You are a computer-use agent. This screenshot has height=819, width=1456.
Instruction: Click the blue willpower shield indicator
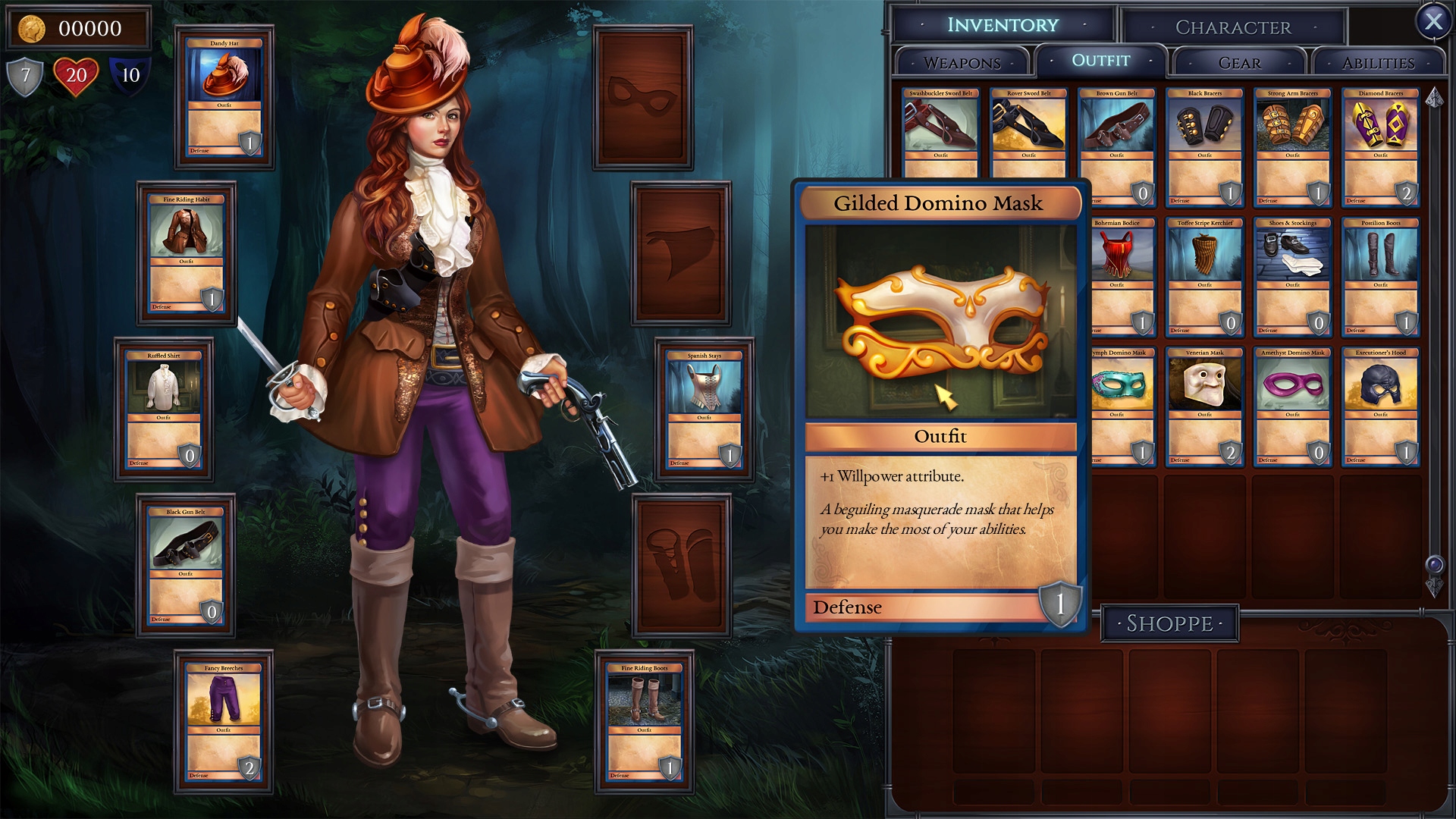point(129,76)
